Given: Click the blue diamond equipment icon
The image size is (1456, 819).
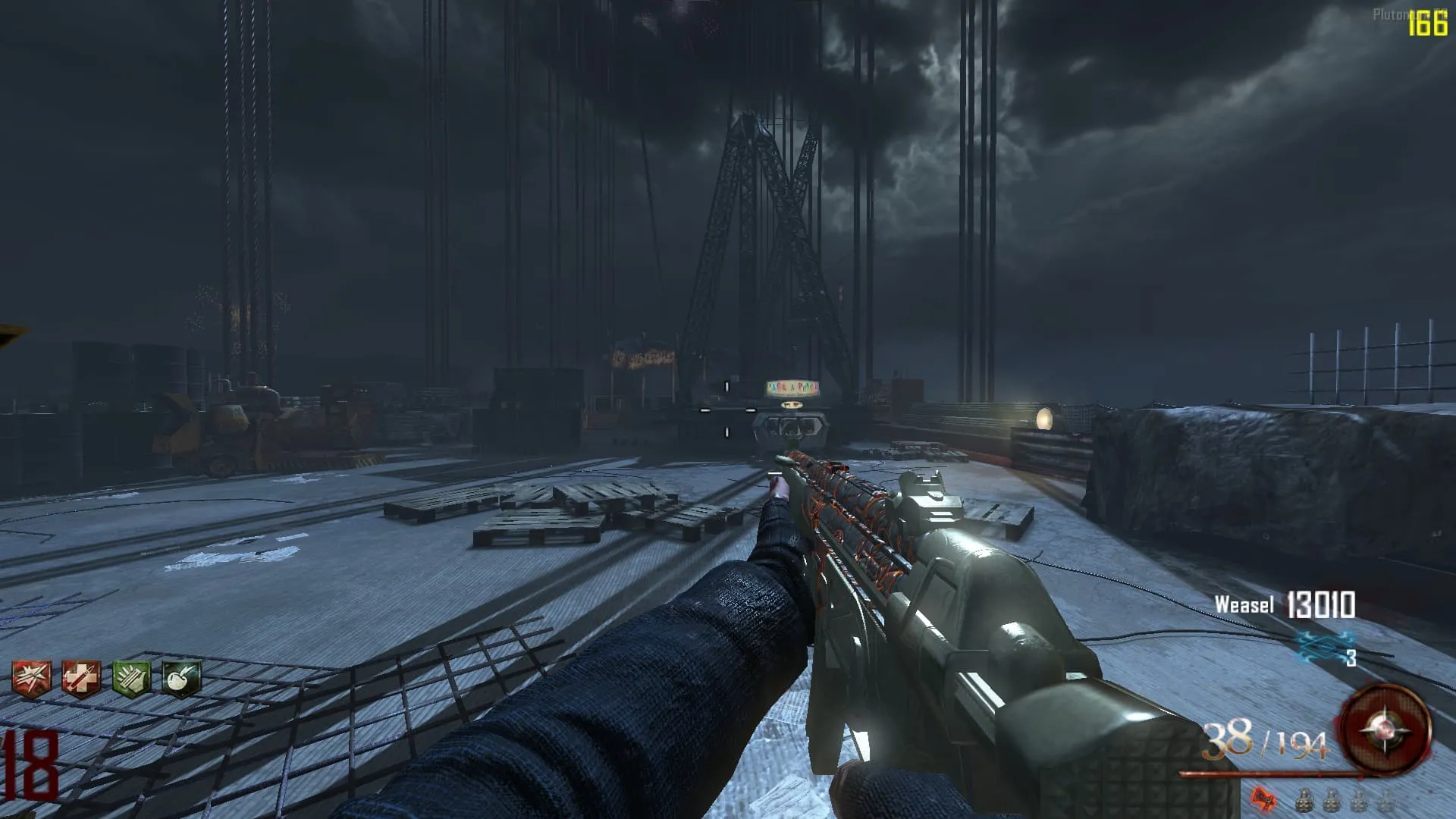Looking at the screenshot, I should click(1325, 645).
